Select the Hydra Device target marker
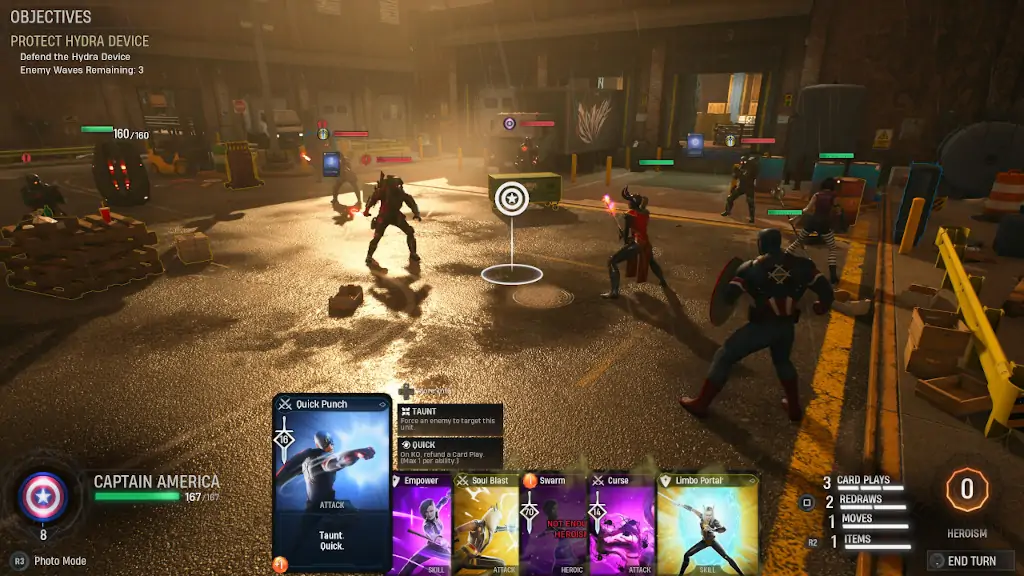 point(511,197)
